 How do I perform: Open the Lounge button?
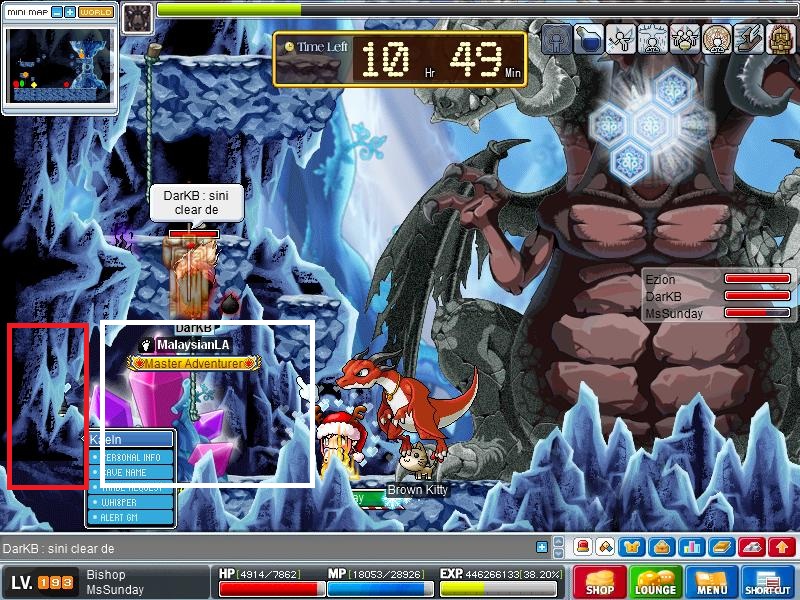click(x=654, y=583)
